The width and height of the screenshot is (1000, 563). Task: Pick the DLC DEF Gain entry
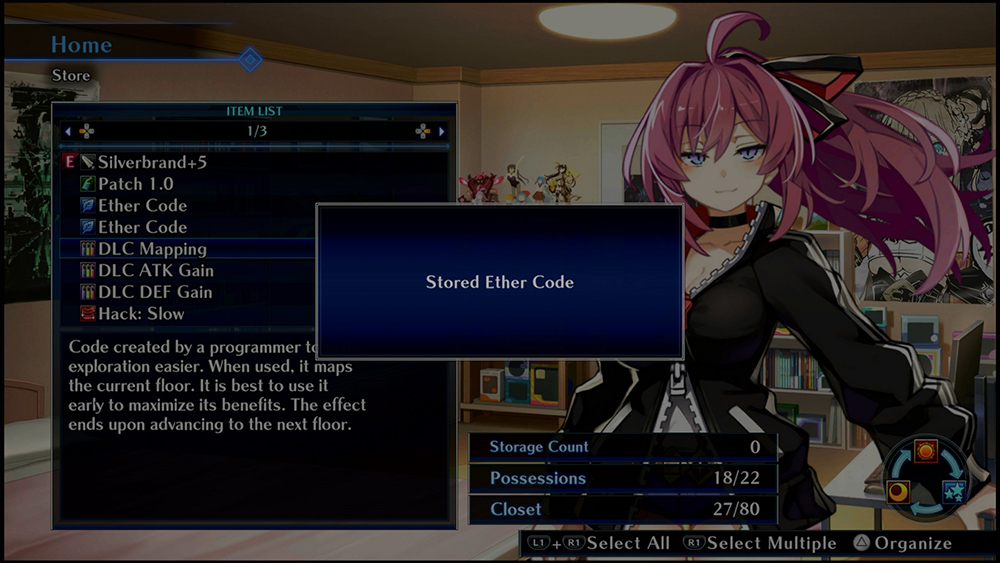(155, 292)
